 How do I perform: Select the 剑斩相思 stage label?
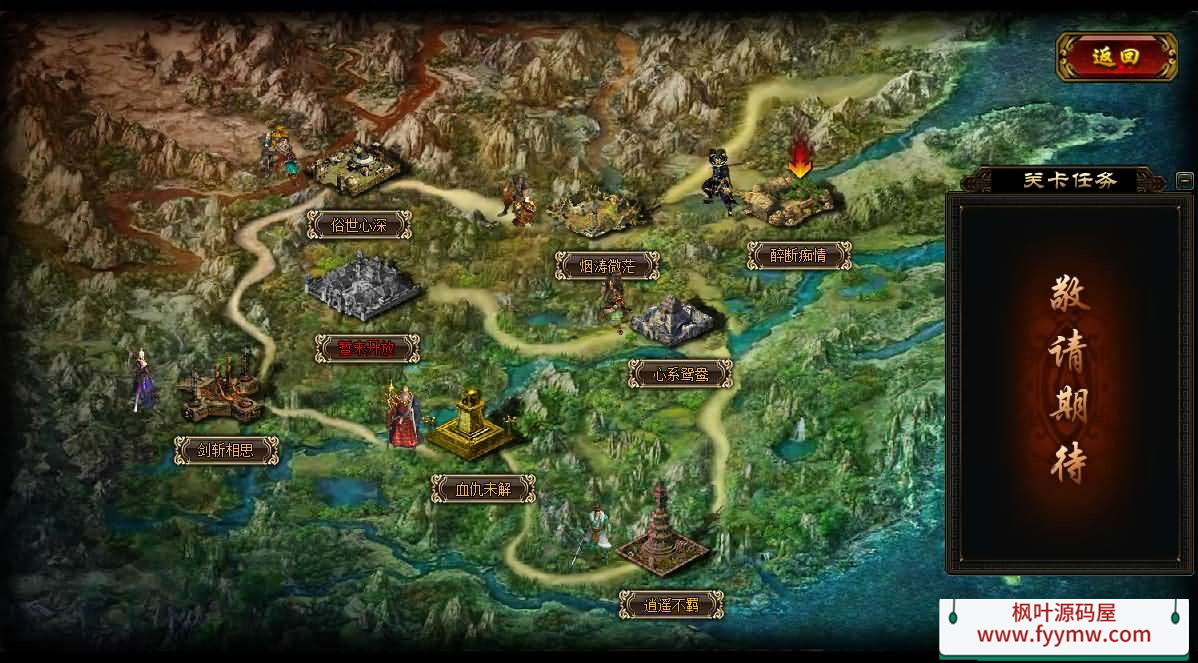click(x=226, y=451)
